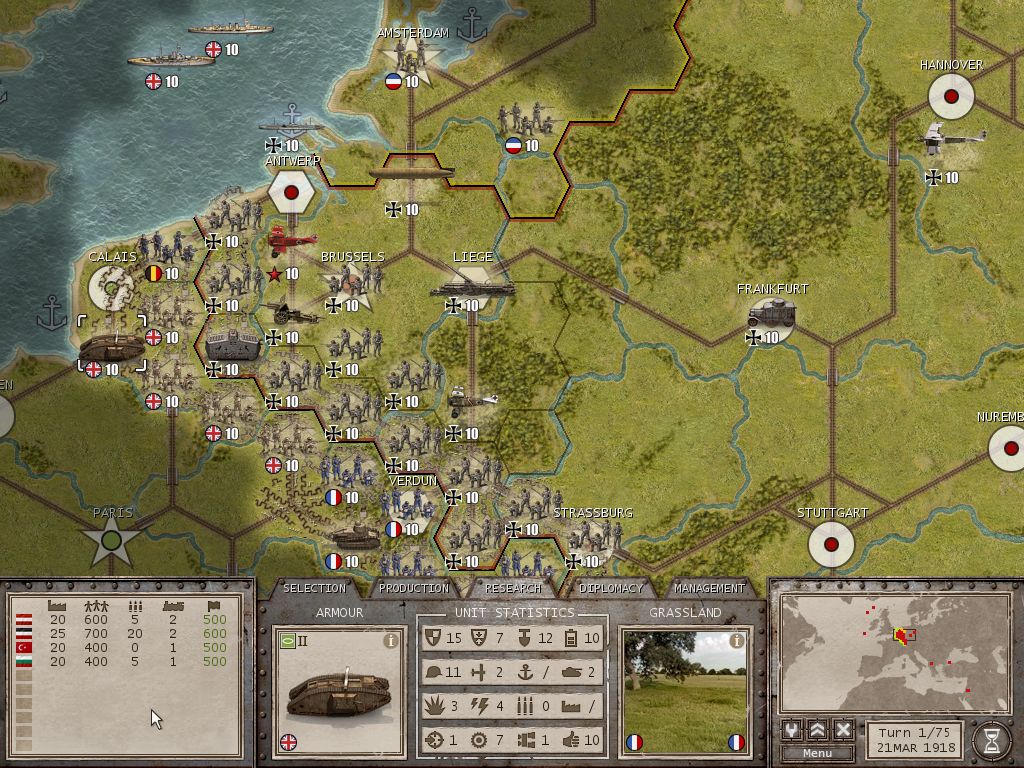Select the British tank unit near Calais
This screenshot has height=768, width=1024.
click(x=113, y=347)
